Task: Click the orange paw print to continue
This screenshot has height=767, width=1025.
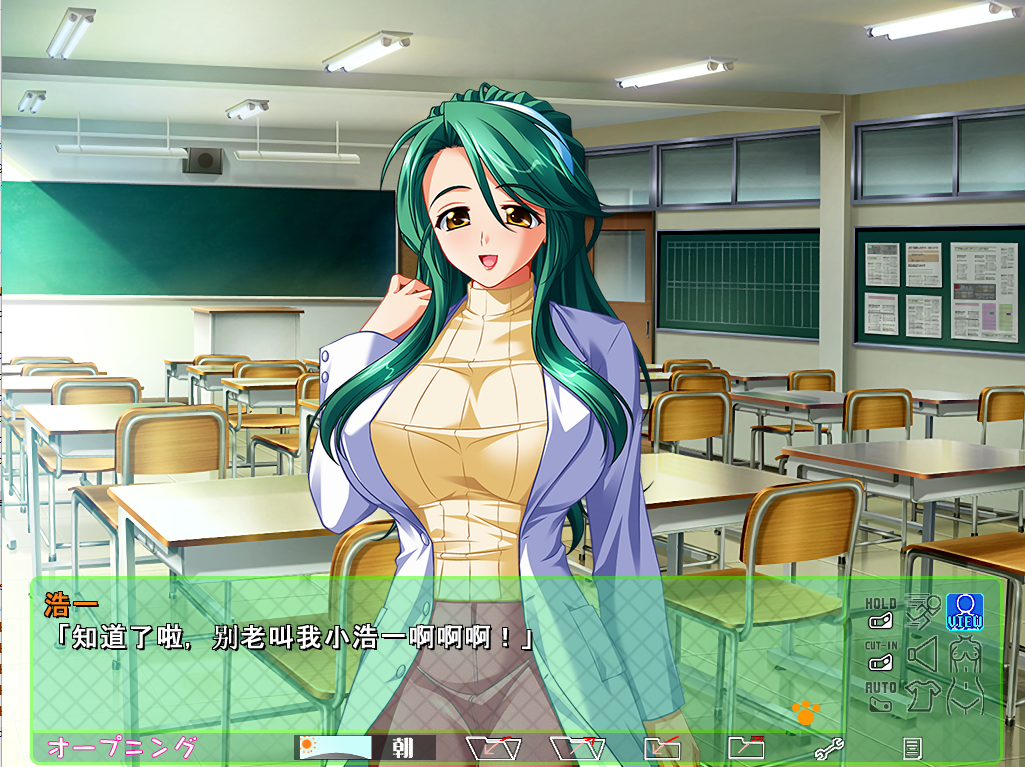Action: 805,712
